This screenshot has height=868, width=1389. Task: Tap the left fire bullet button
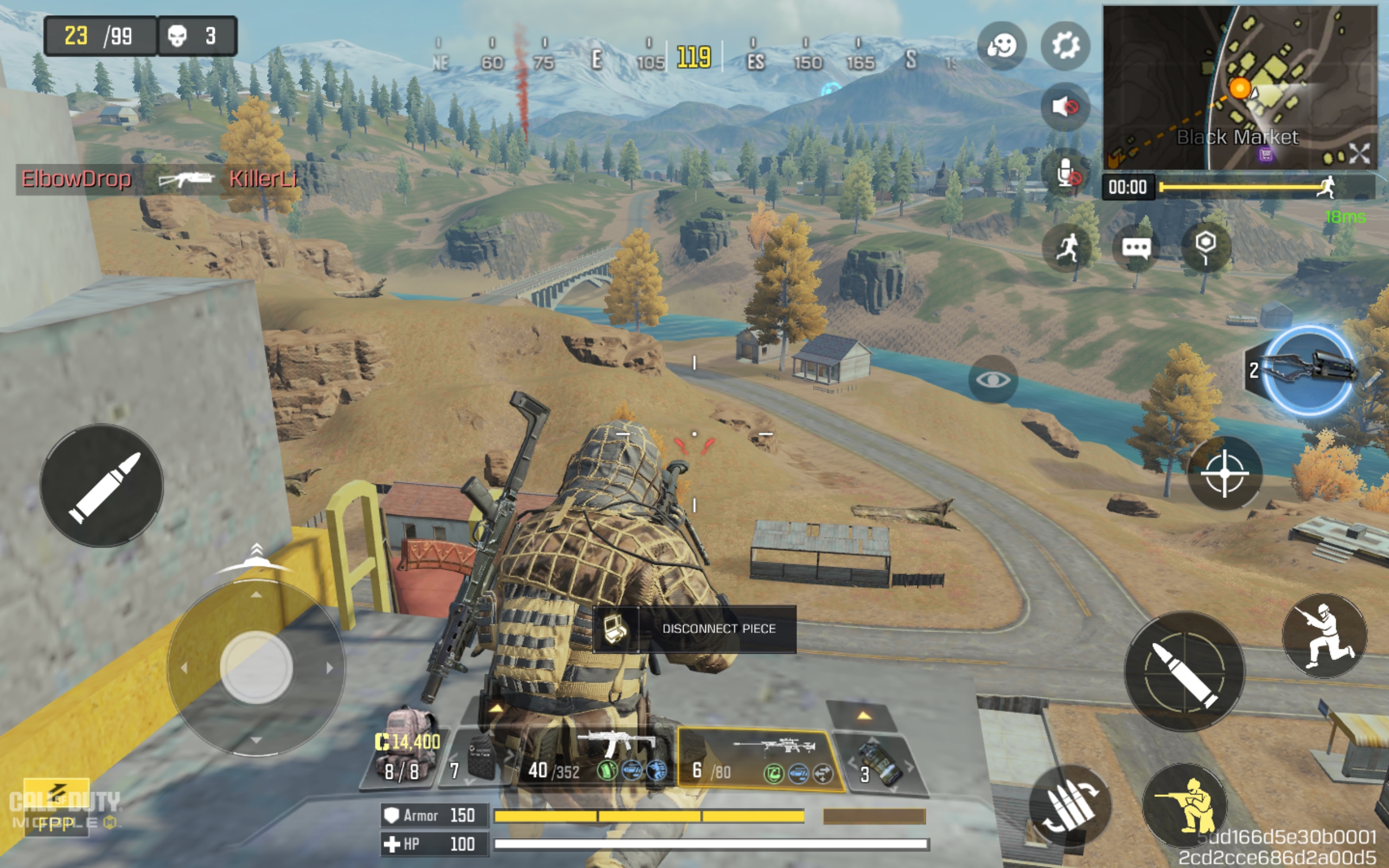pyautogui.click(x=101, y=486)
